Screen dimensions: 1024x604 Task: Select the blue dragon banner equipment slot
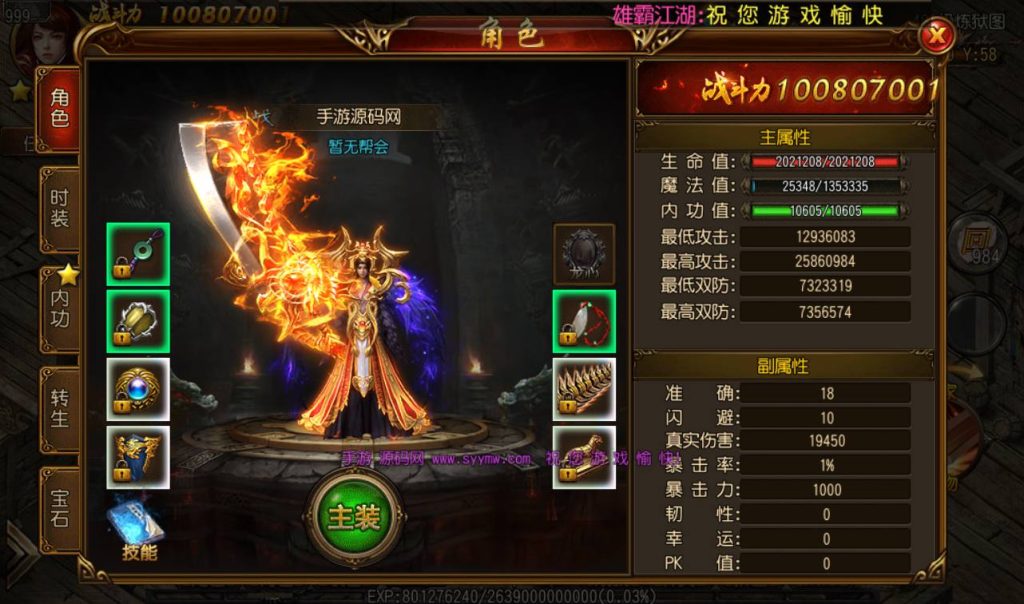coord(138,457)
